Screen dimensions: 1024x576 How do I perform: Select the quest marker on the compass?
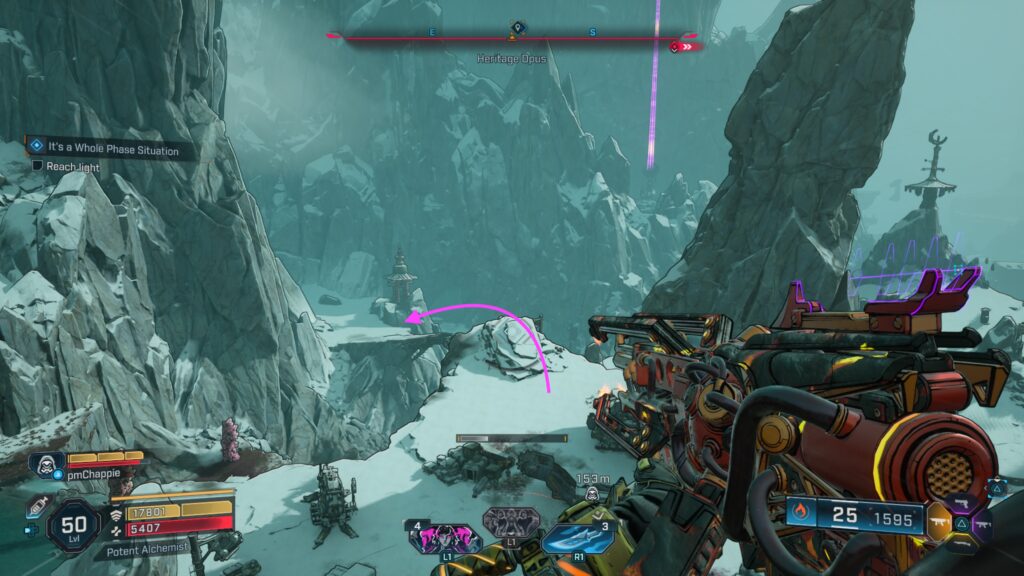point(517,28)
